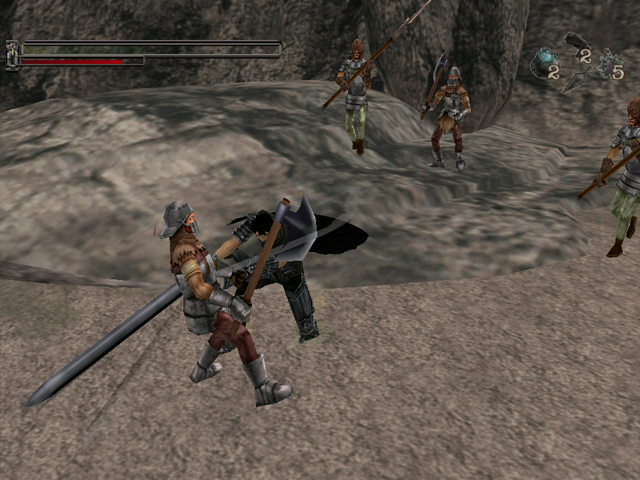Select the throwing knife icon
The height and width of the screenshot is (480, 640).
(574, 80)
